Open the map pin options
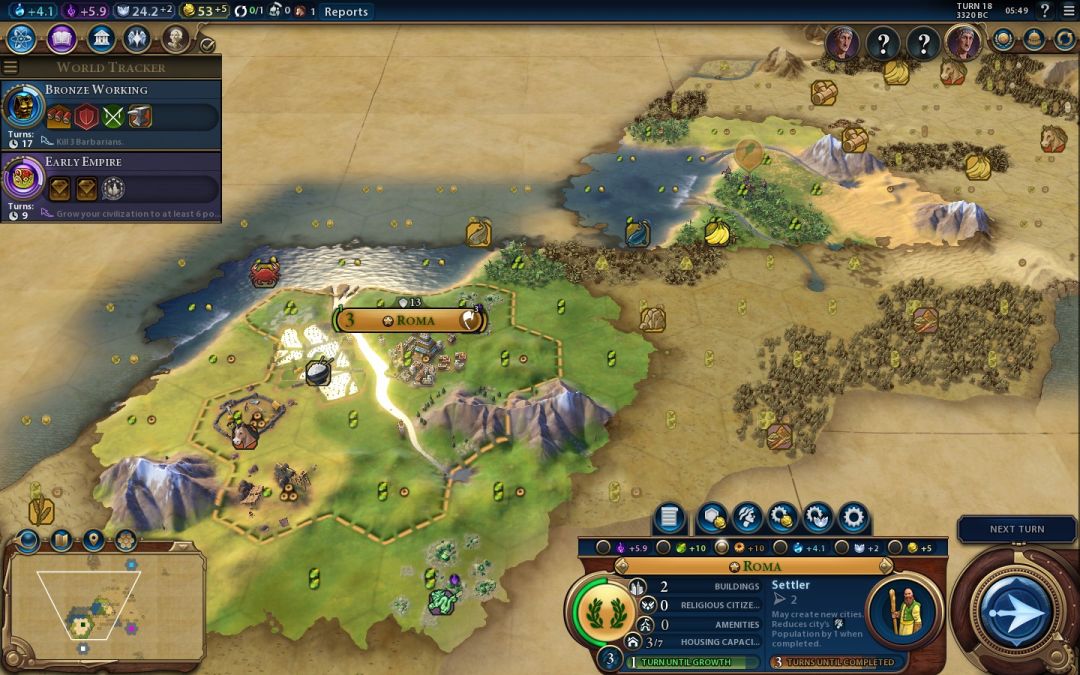This screenshot has width=1080, height=675. (93, 541)
